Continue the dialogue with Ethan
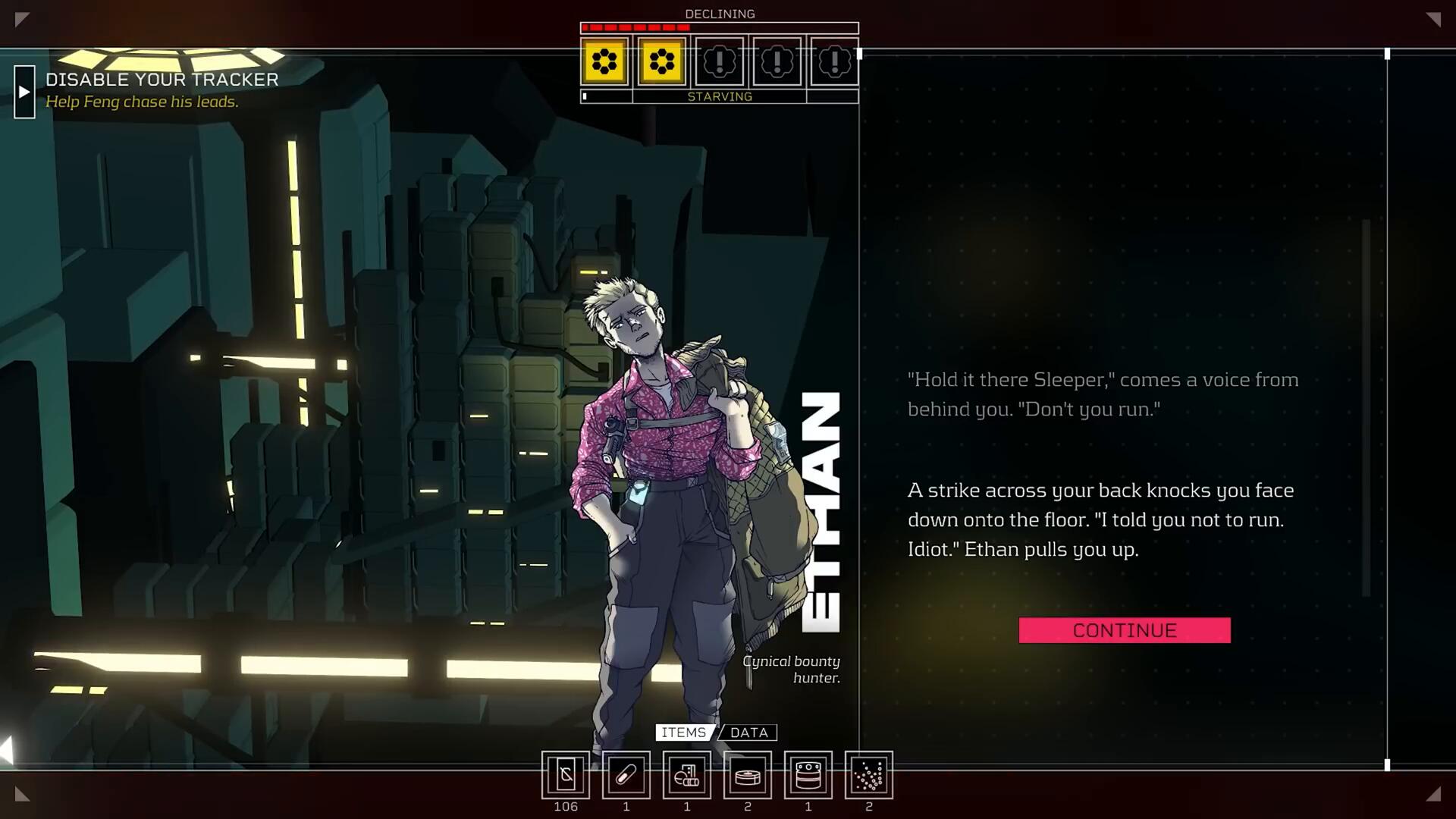The width and height of the screenshot is (1456, 819). (1124, 630)
